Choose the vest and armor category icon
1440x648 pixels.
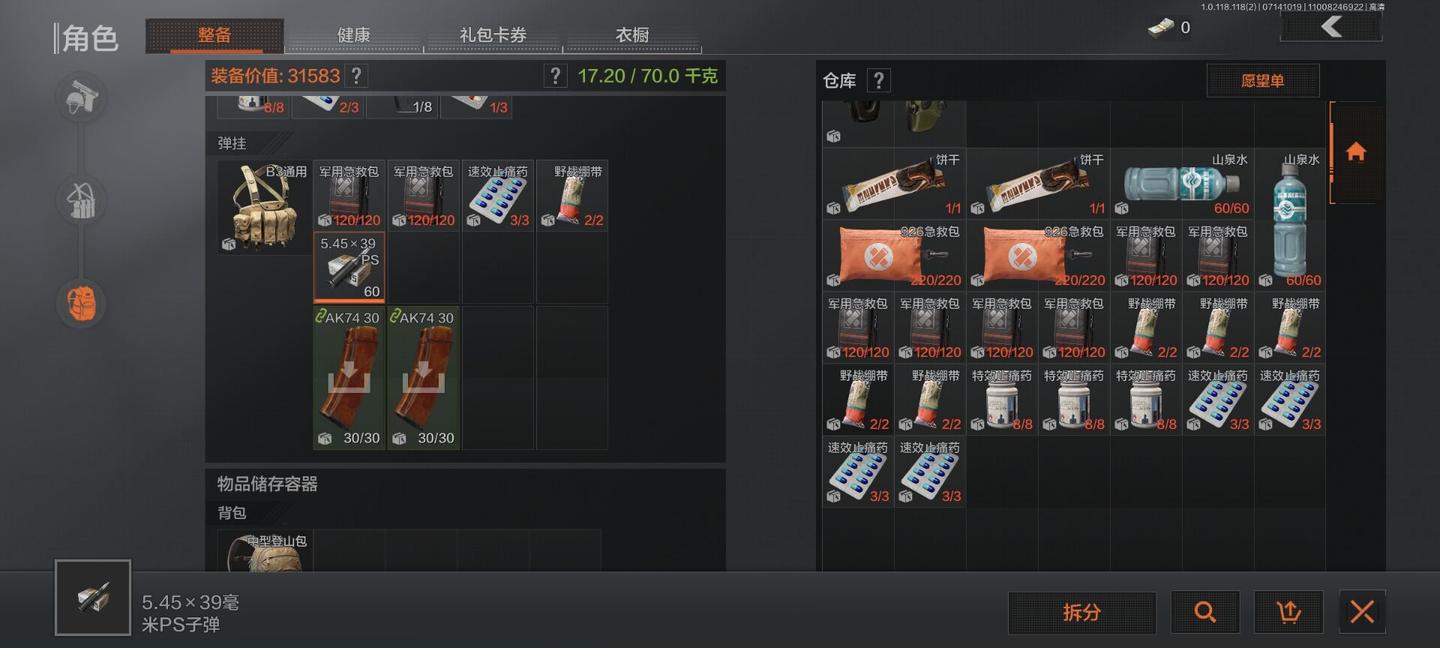coord(81,200)
